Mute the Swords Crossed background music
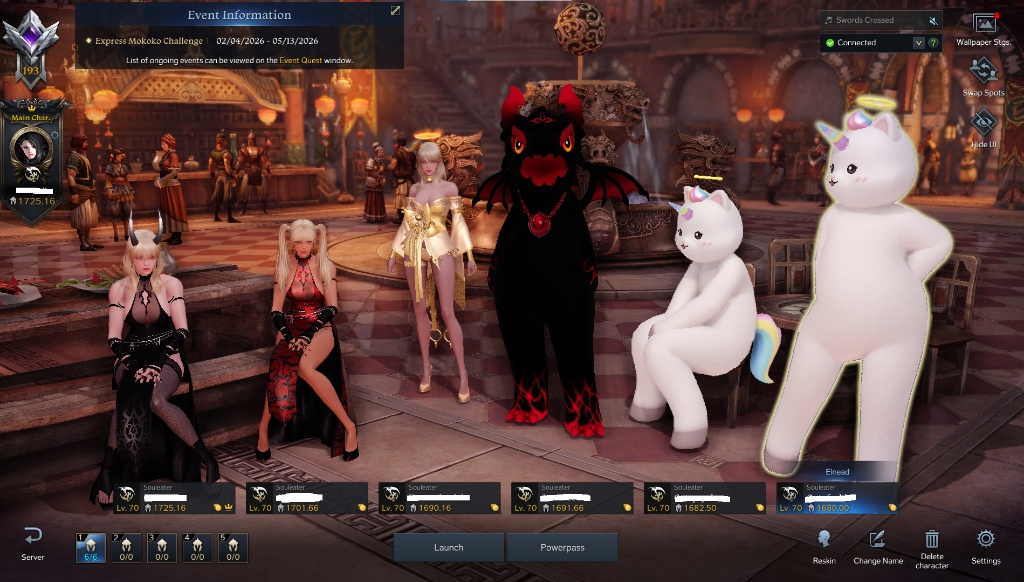Viewport: 1024px width, 582px height. [x=933, y=20]
